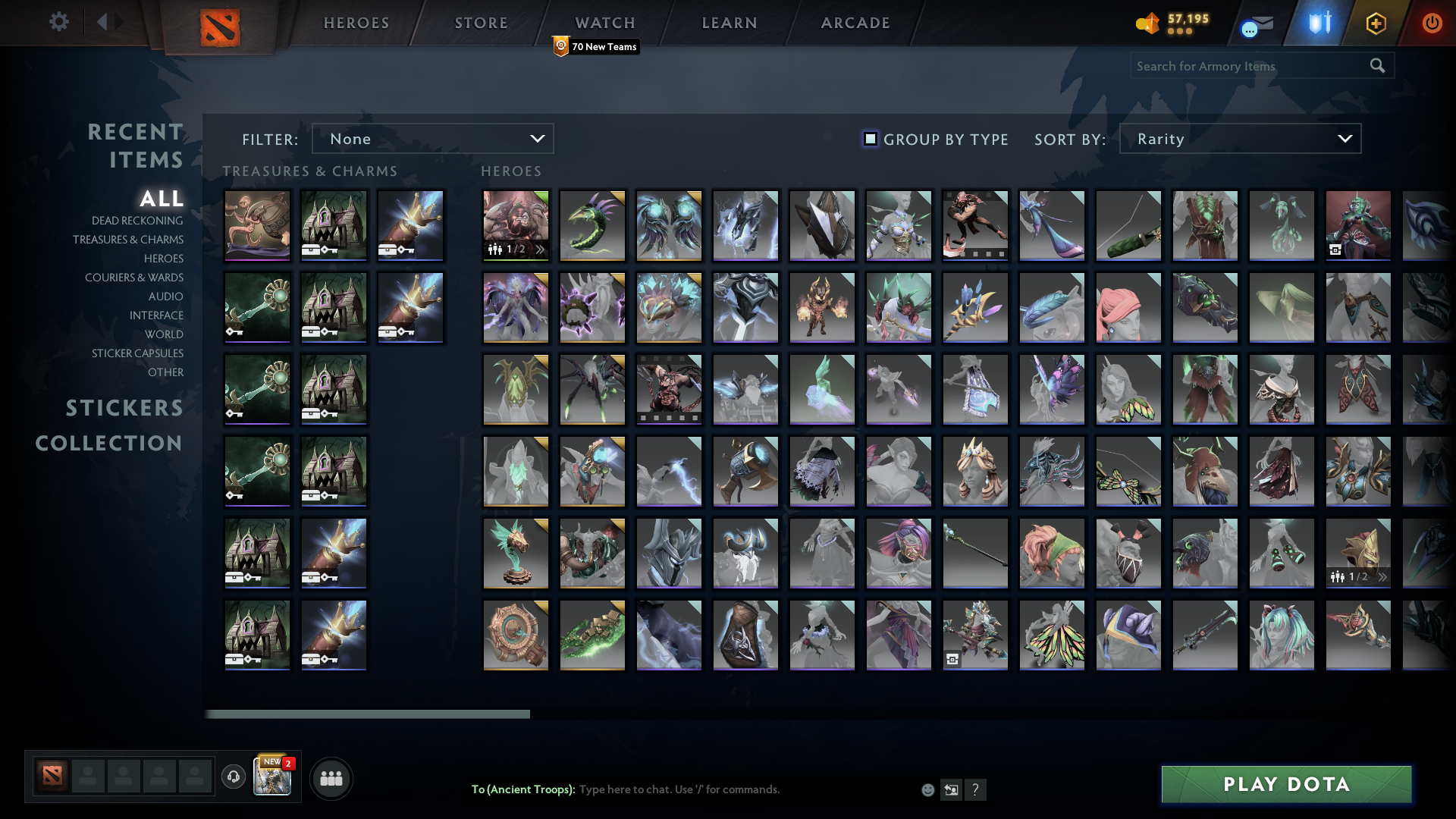Screen dimensions: 1456x819
Task: Toggle the Group By Type checkbox
Action: pyautogui.click(x=869, y=139)
